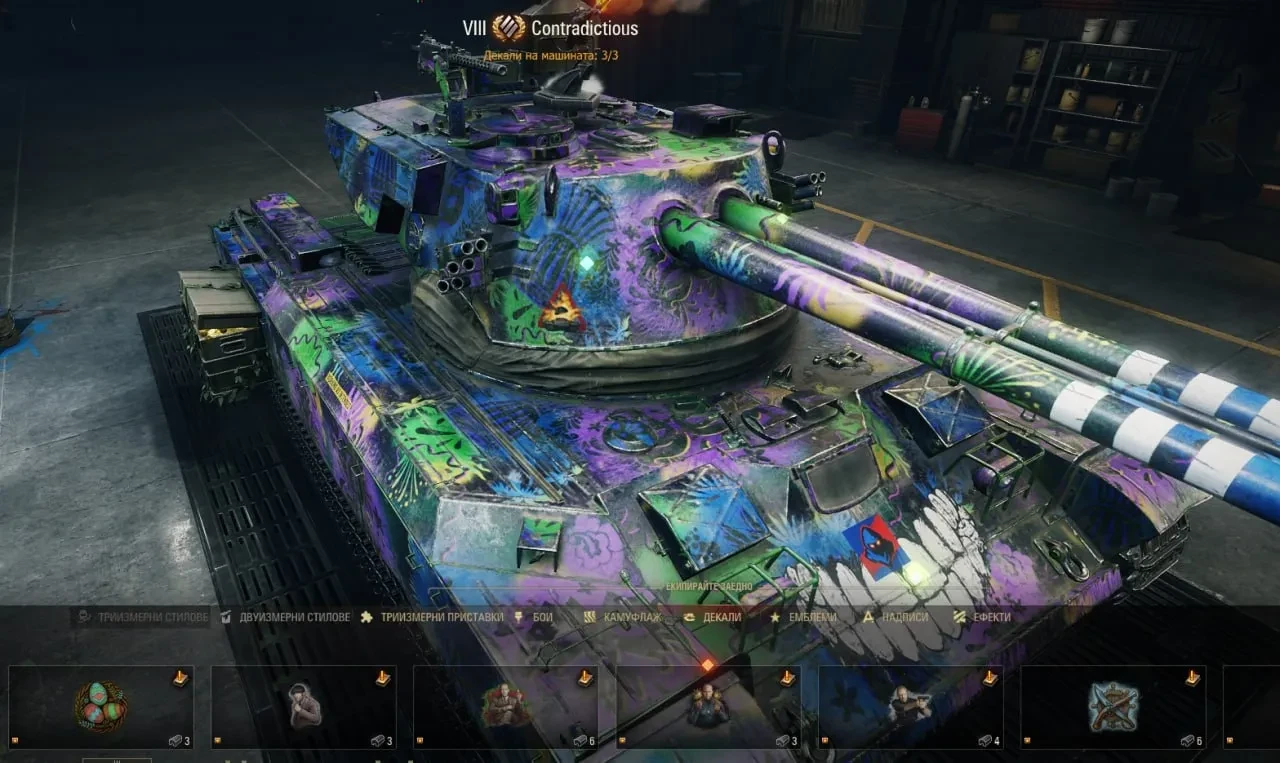Select the green diamond slot marker on the turret
The height and width of the screenshot is (763, 1280).
tap(587, 263)
